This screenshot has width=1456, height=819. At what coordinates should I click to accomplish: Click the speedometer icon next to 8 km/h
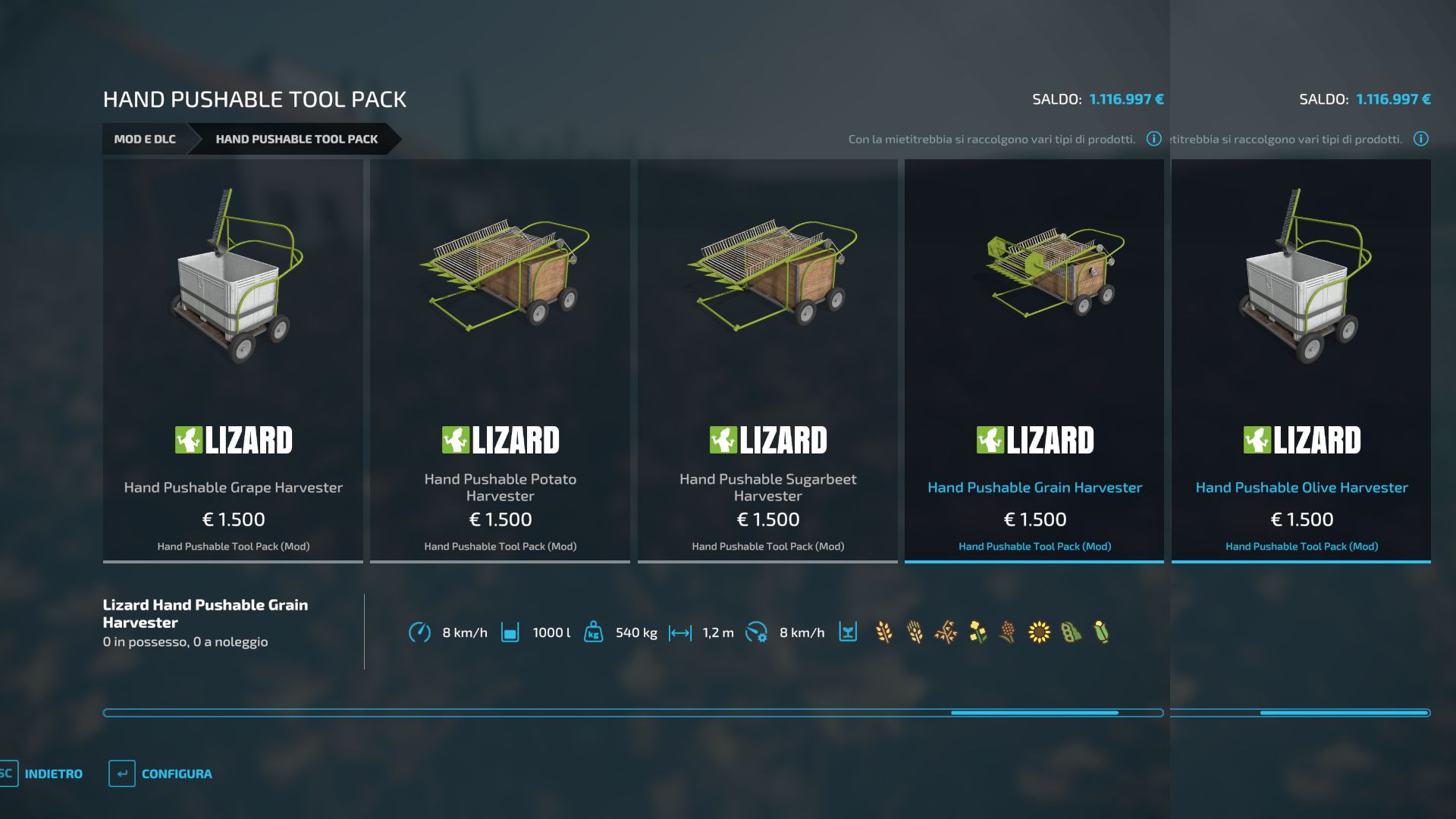[x=421, y=631]
